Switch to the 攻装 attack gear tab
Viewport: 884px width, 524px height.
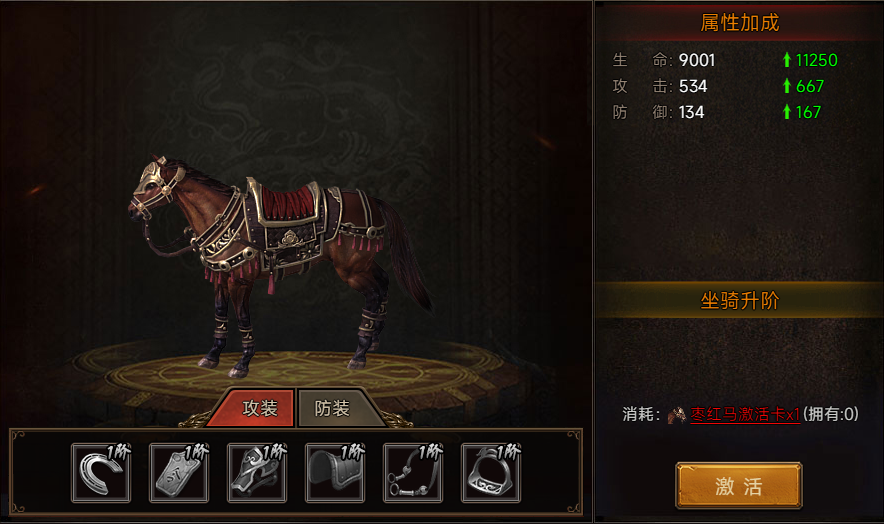[x=259, y=408]
